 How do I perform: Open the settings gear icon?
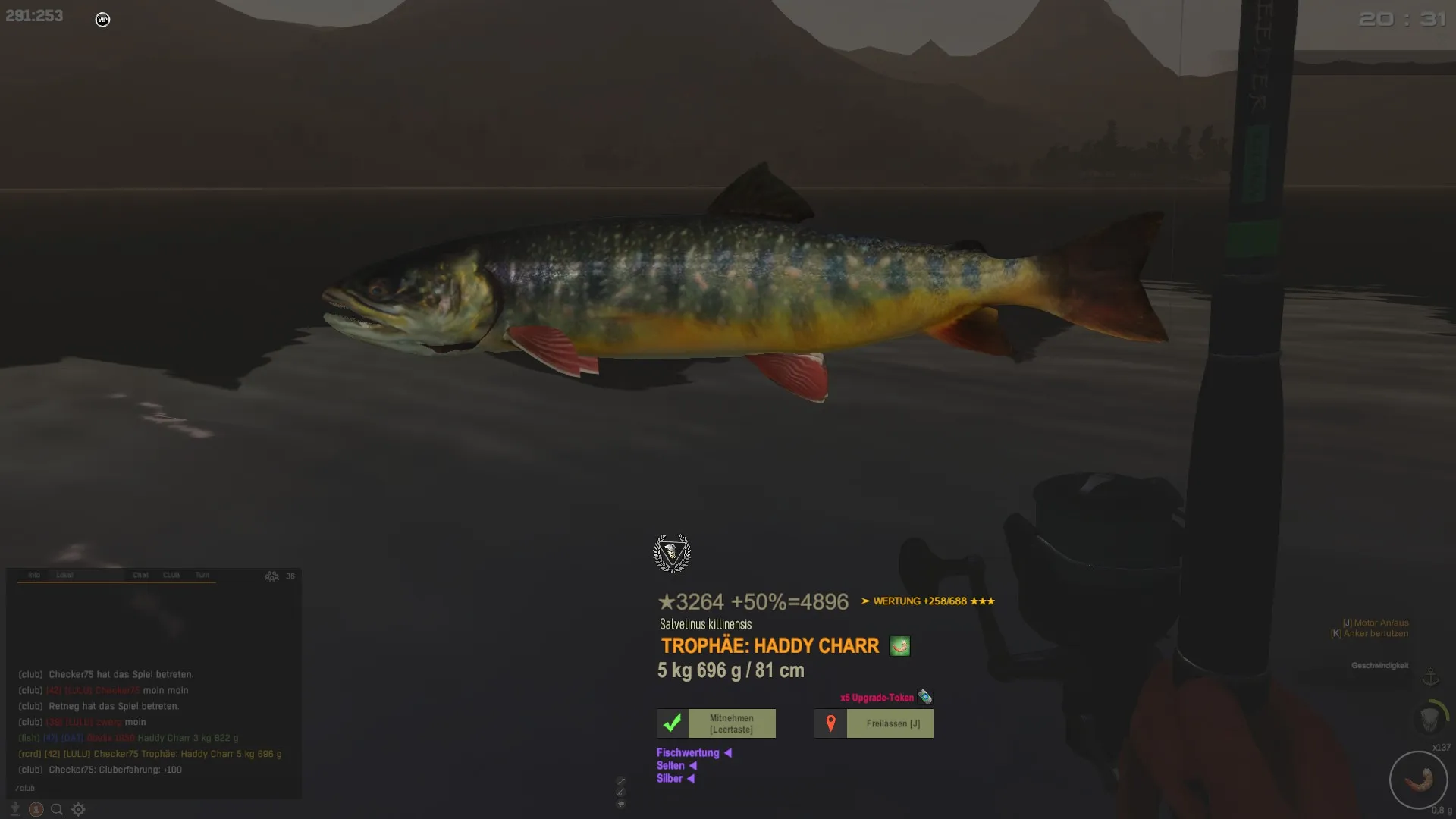tap(78, 809)
